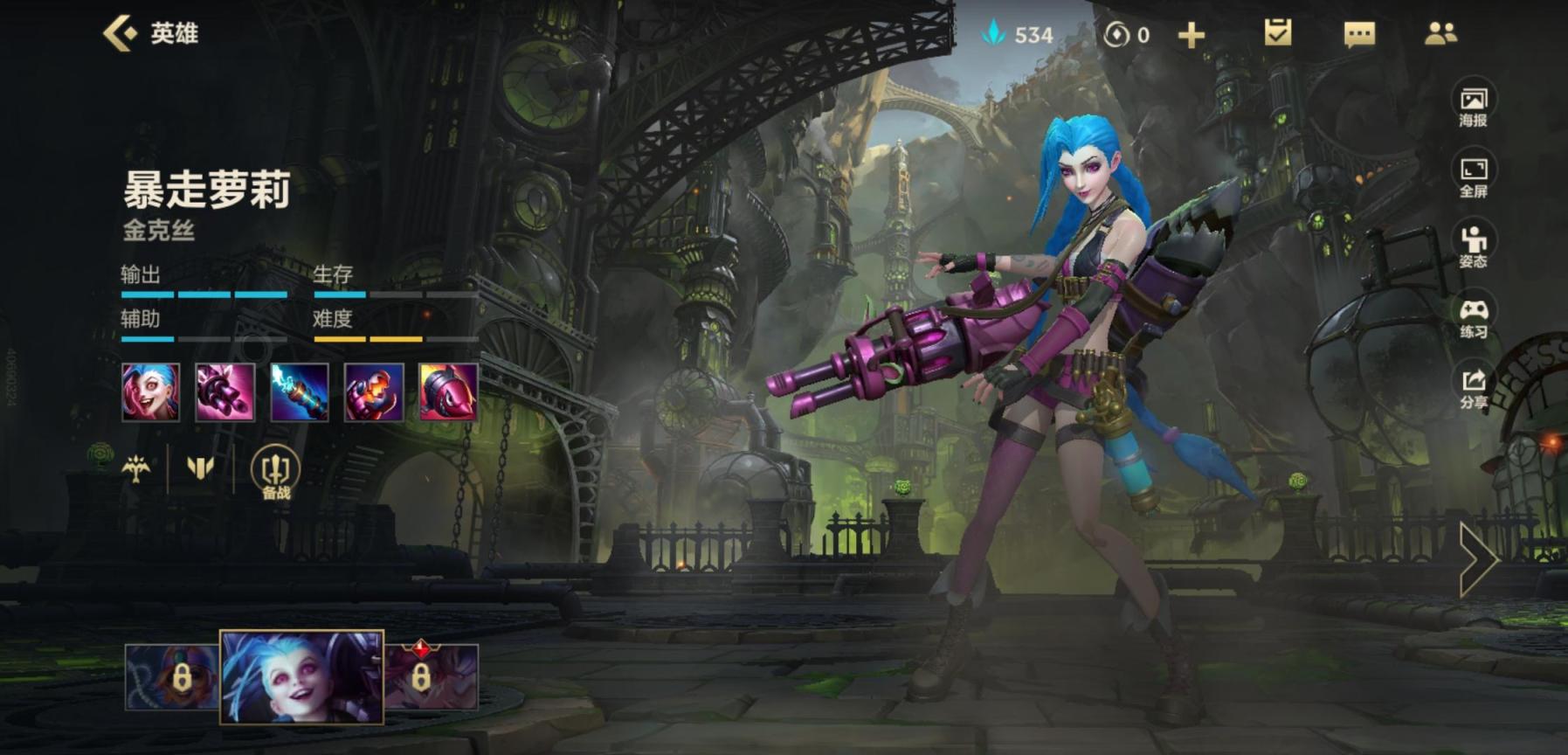This screenshot has width=1568, height=755.
Task: Open the task checklist icon
Action: coord(1277,33)
